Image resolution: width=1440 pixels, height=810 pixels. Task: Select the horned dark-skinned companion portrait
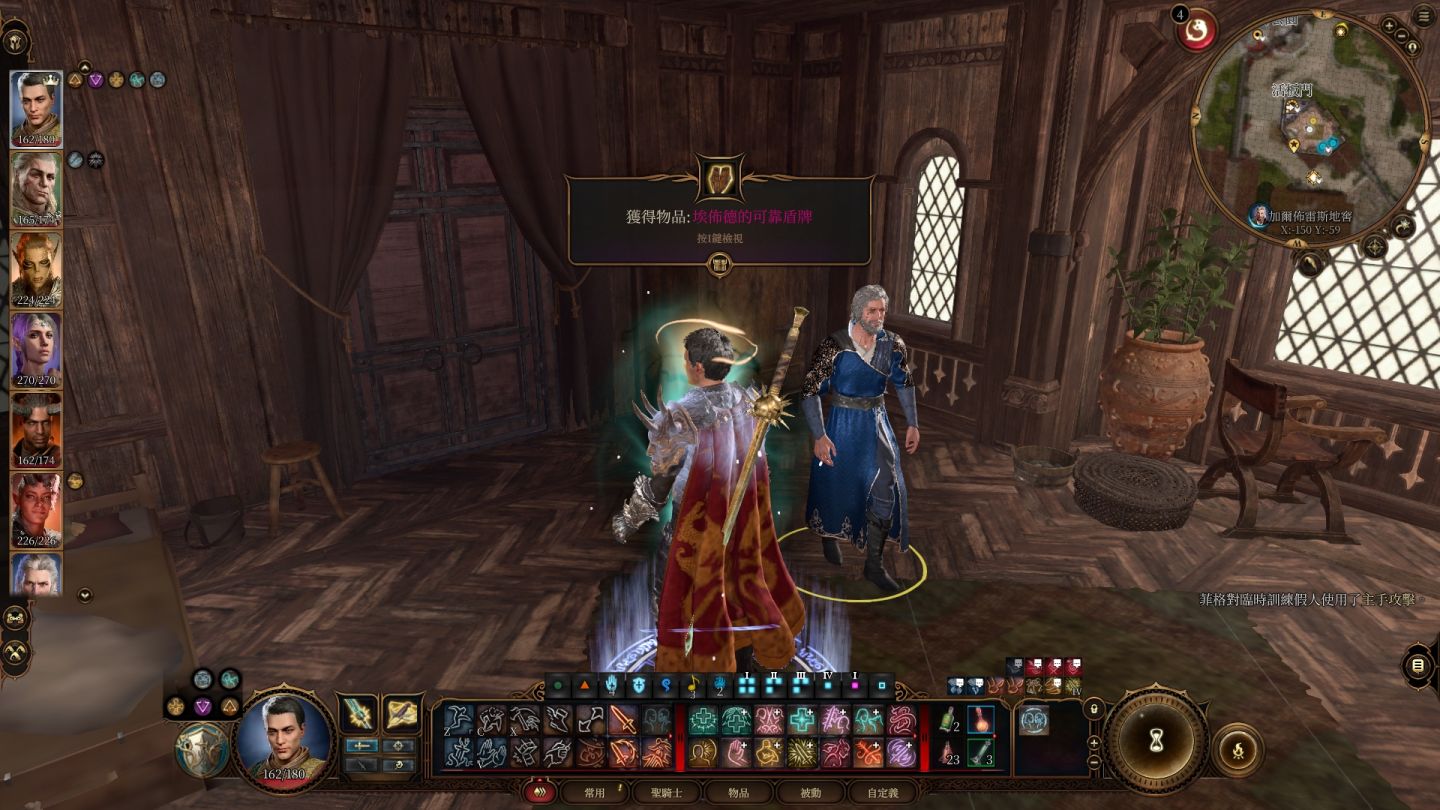click(36, 429)
